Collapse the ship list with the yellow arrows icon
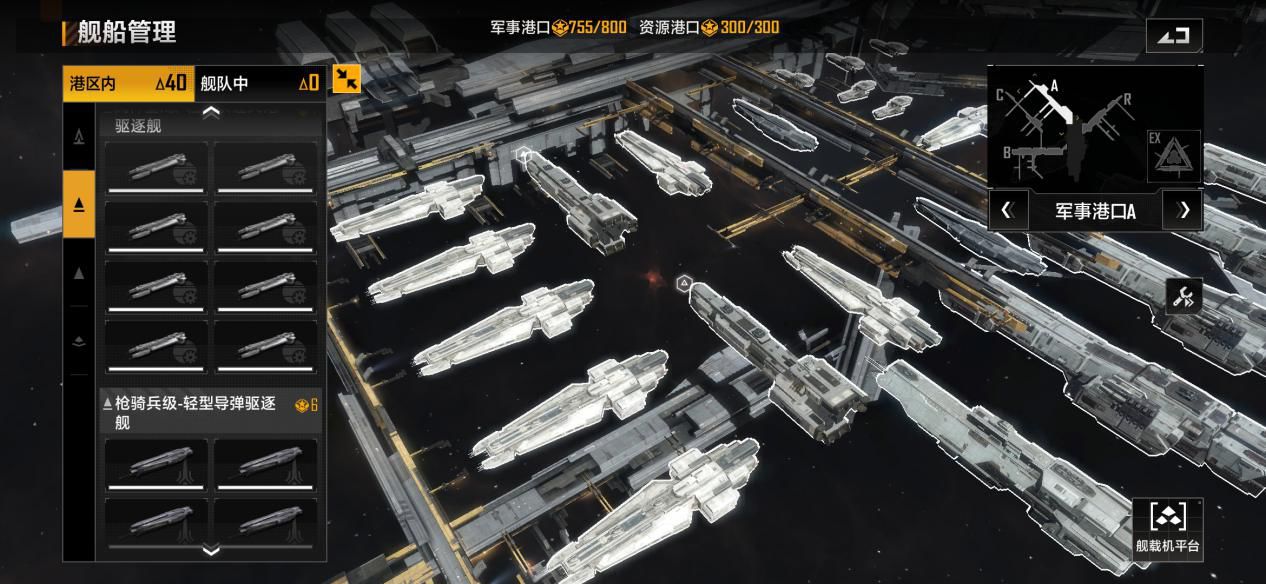Image resolution: width=1266 pixels, height=584 pixels. pyautogui.click(x=346, y=79)
